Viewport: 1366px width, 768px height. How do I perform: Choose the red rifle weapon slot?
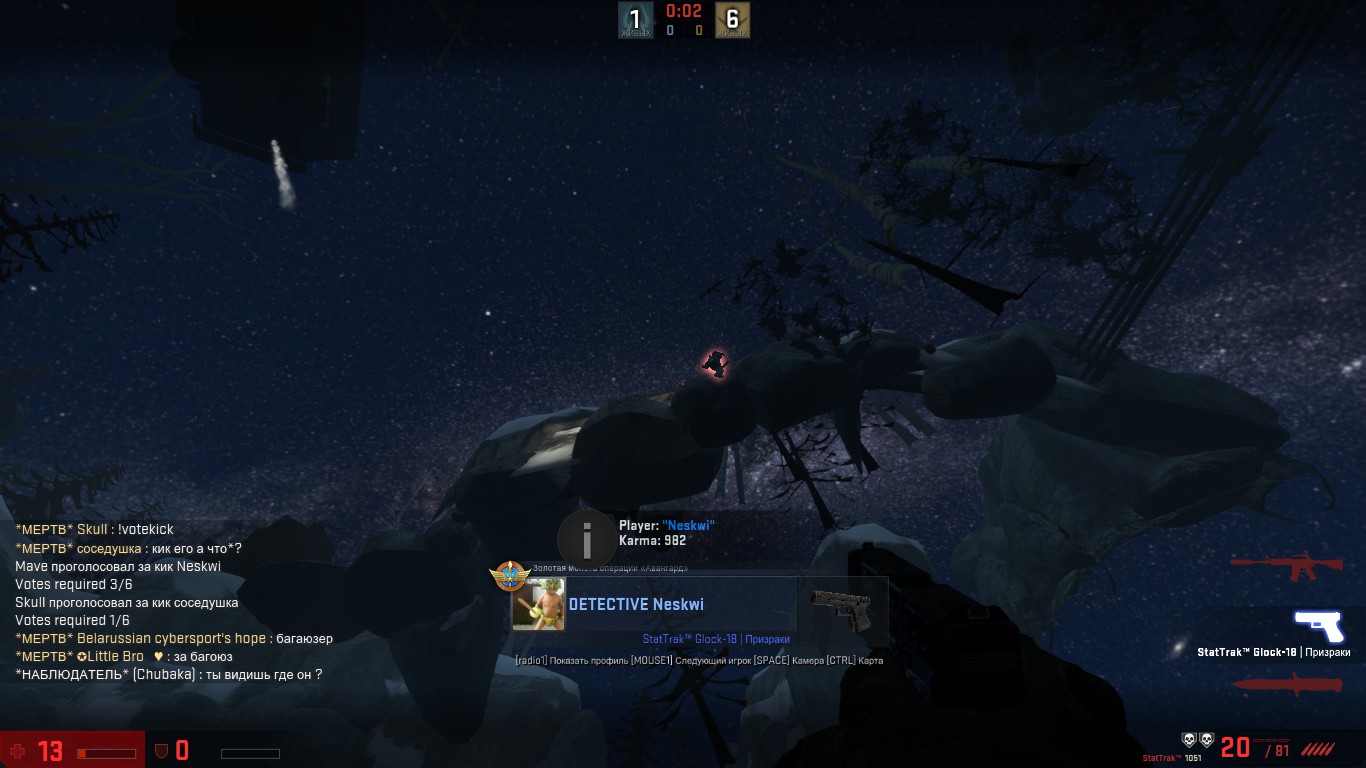1287,566
